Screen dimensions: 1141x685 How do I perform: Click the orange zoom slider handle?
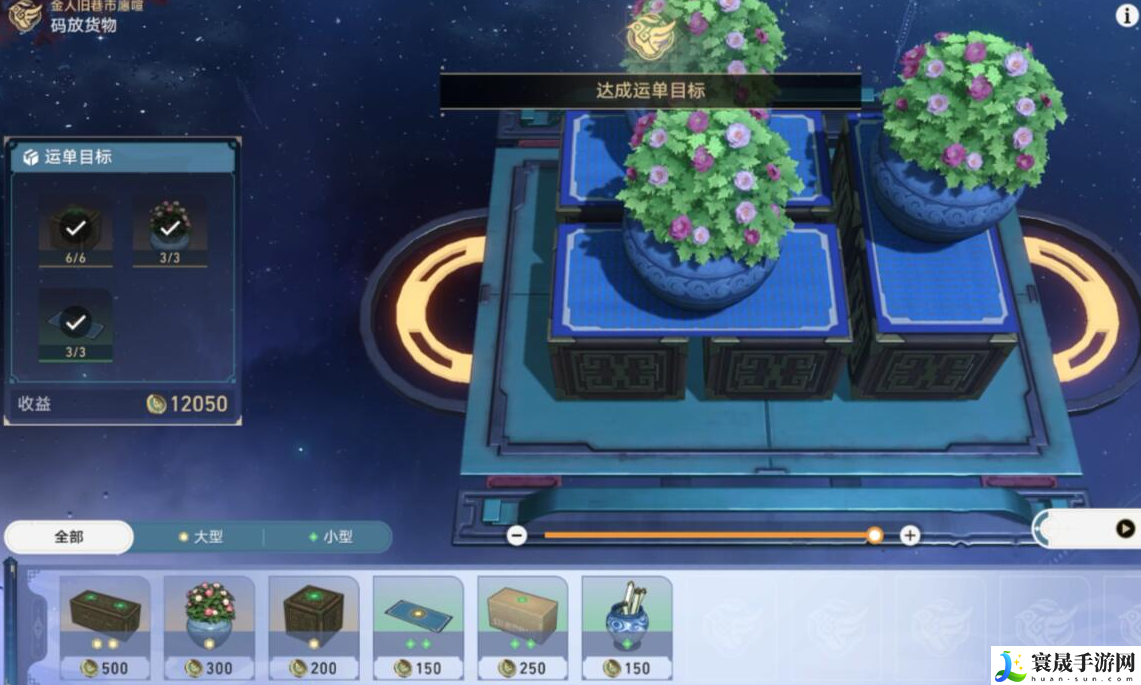(875, 535)
